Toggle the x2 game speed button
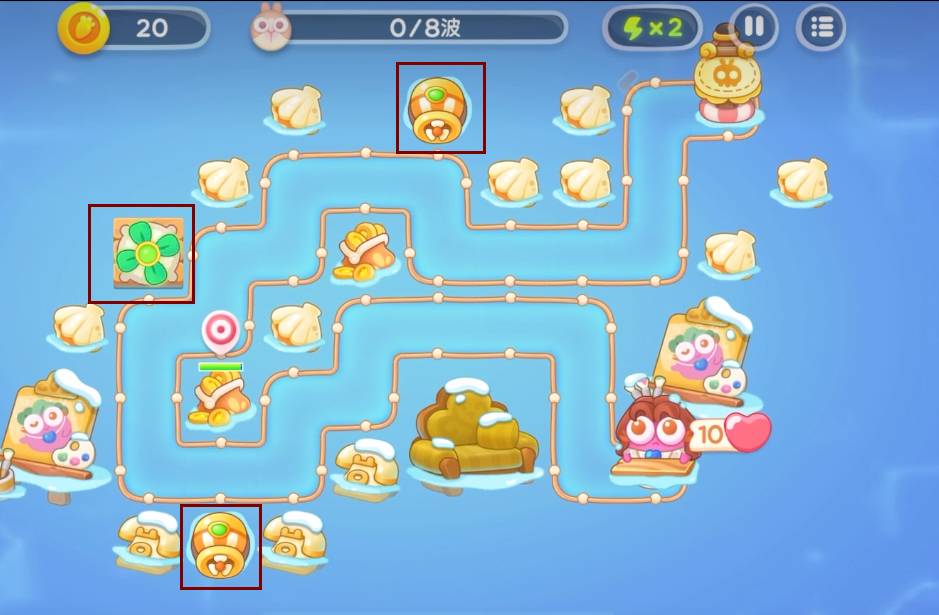939x615 pixels. tap(653, 28)
